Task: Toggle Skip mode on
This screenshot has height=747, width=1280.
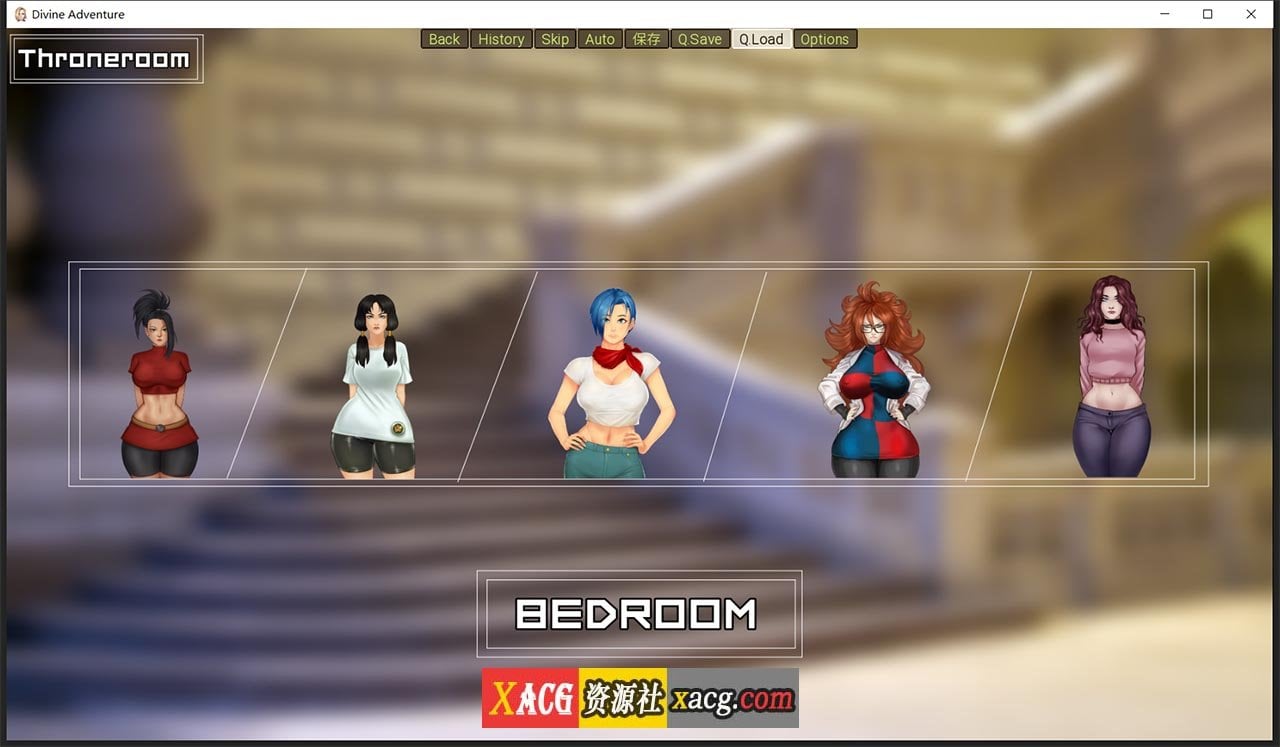Action: pyautogui.click(x=555, y=39)
